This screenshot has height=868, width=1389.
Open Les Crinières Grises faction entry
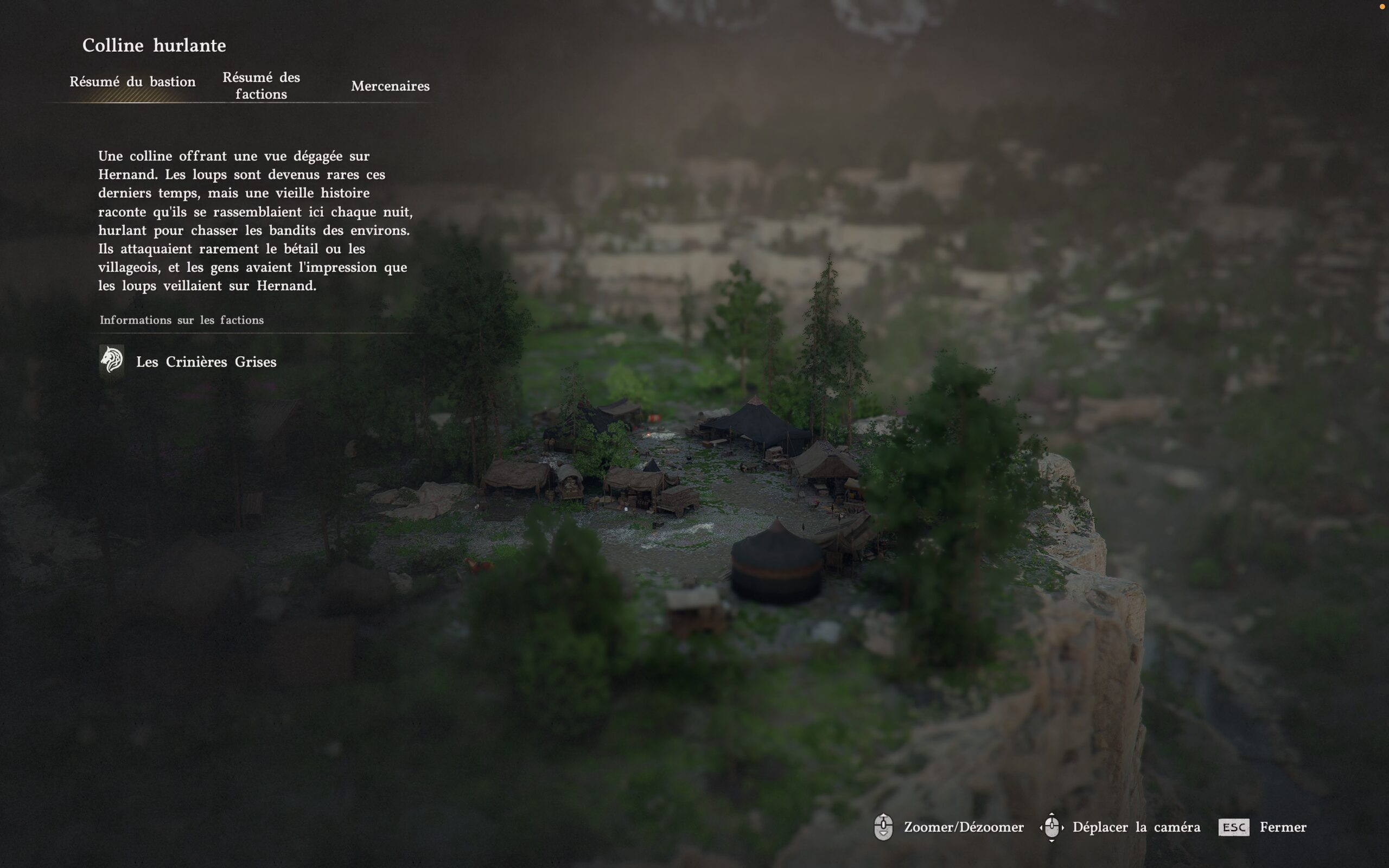pyautogui.click(x=206, y=362)
